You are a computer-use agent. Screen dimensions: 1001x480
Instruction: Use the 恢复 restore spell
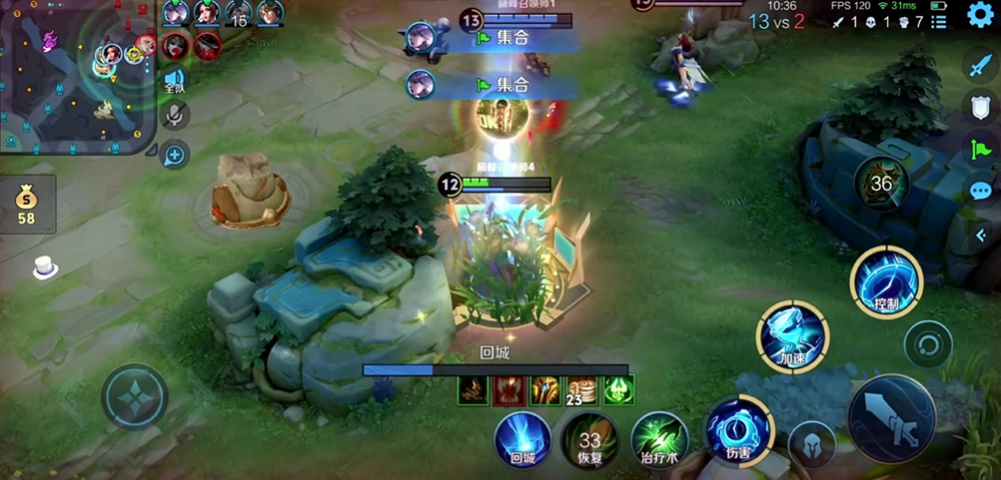(589, 438)
